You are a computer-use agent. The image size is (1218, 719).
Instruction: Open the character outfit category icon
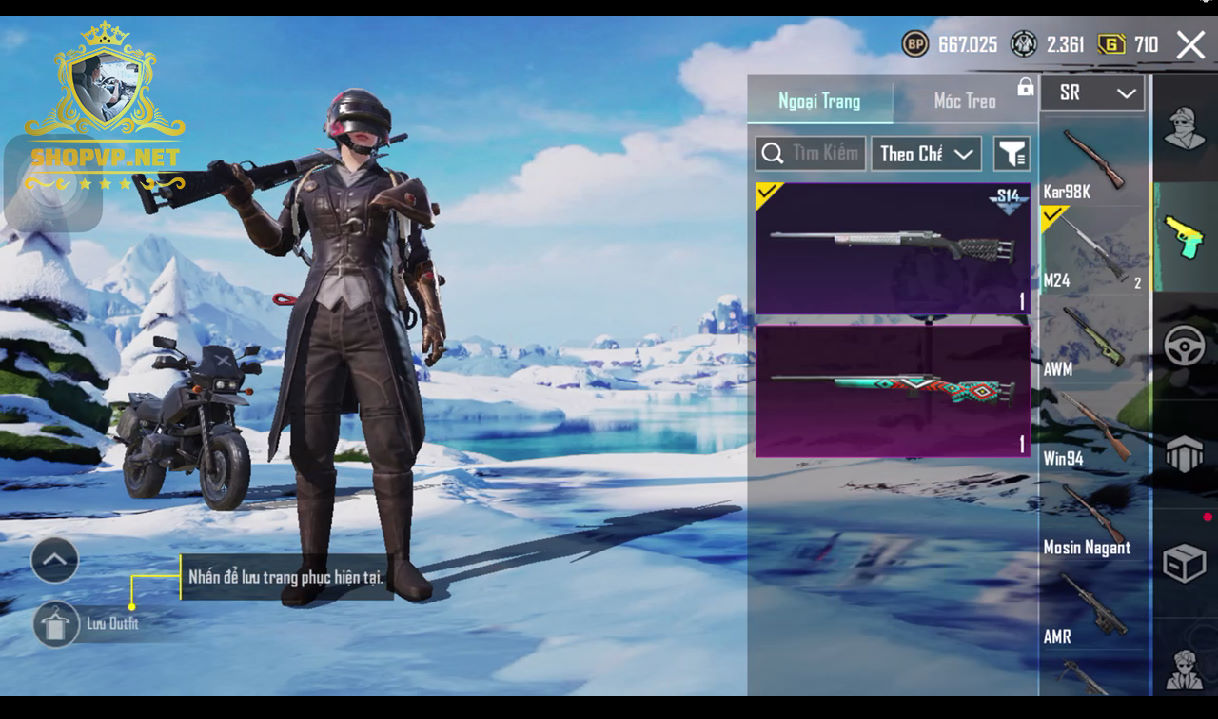pos(1185,129)
